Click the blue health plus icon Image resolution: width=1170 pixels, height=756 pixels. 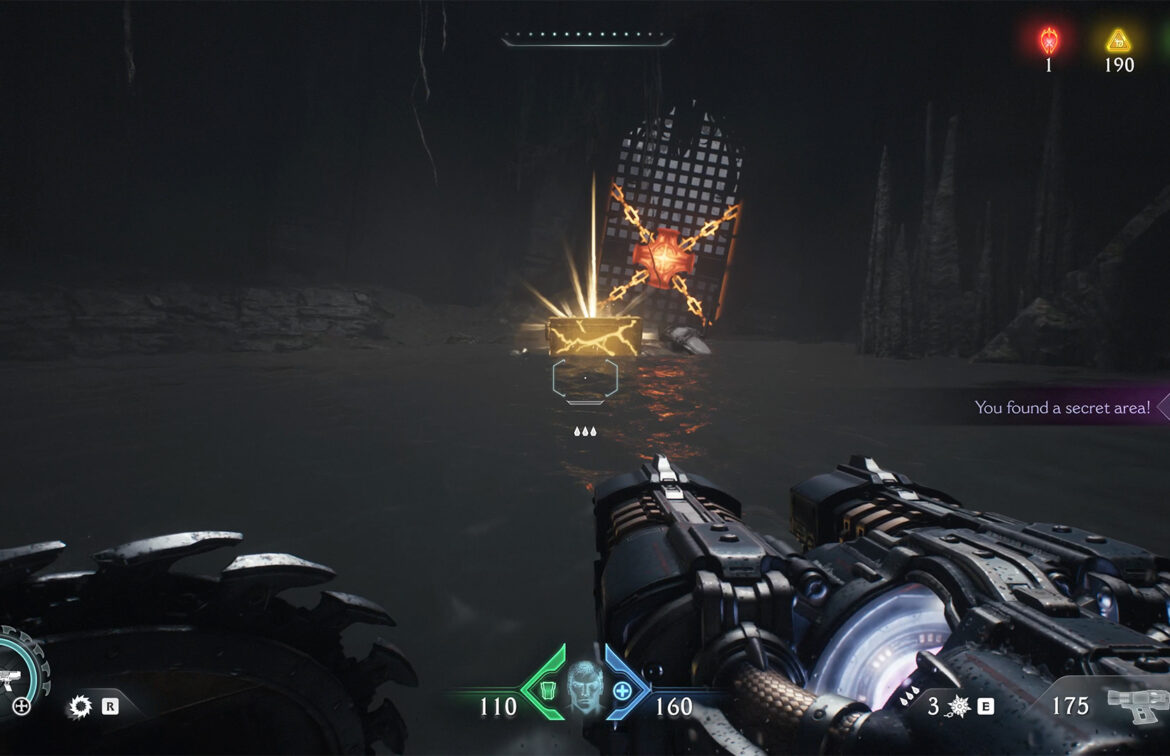[x=622, y=690]
